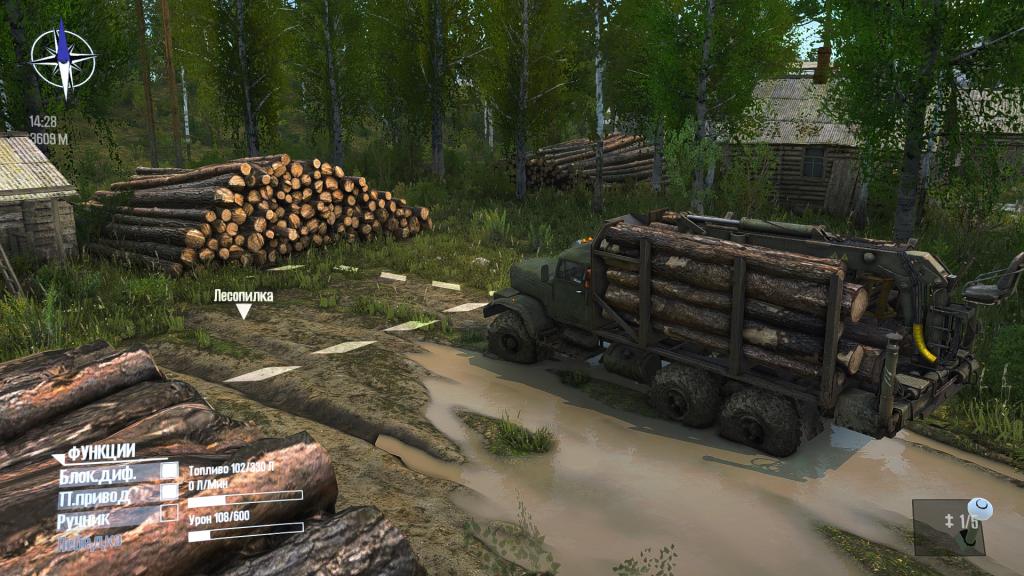
Task: Select the Лебёдка winch function
Action: [x=90, y=541]
